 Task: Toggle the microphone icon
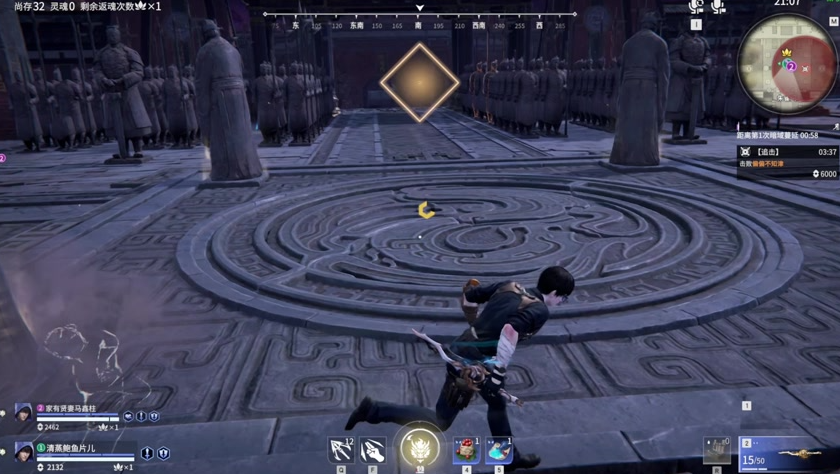click(x=718, y=7)
